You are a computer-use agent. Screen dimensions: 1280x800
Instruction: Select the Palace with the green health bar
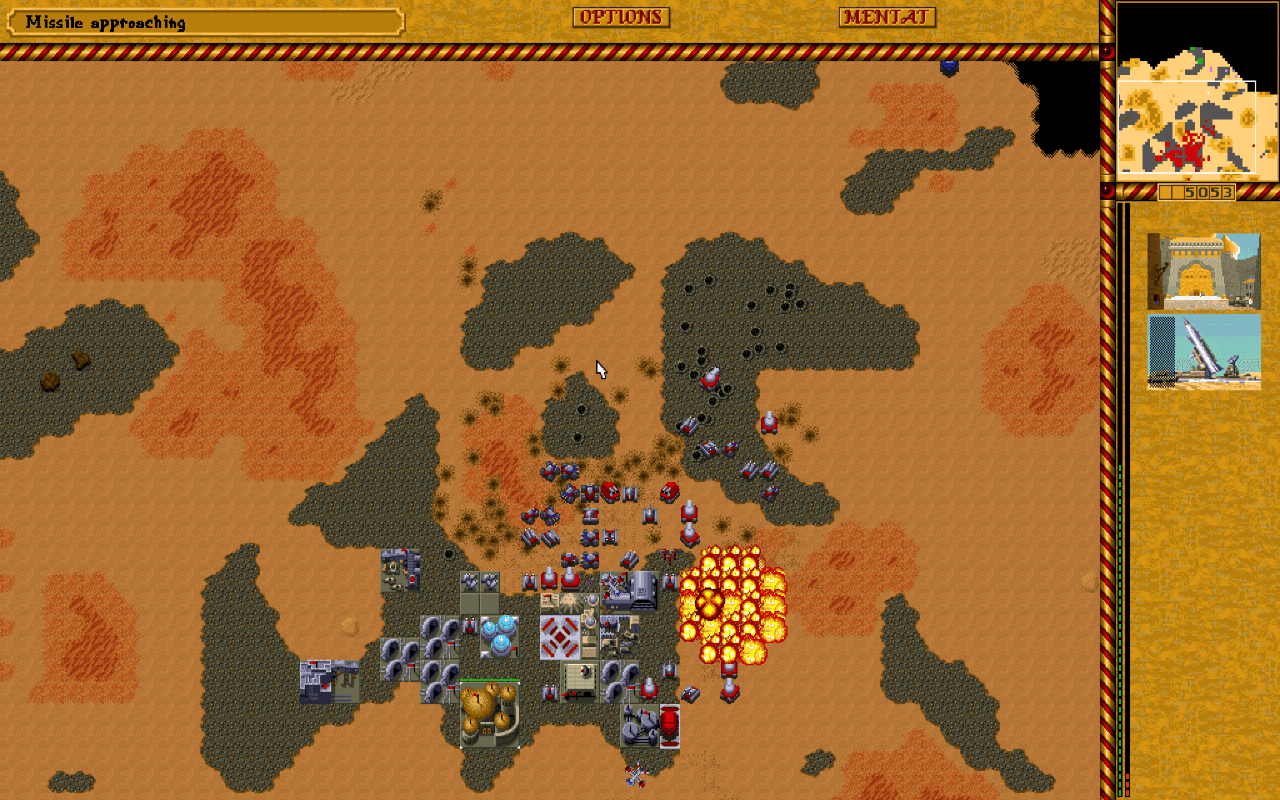click(x=490, y=715)
